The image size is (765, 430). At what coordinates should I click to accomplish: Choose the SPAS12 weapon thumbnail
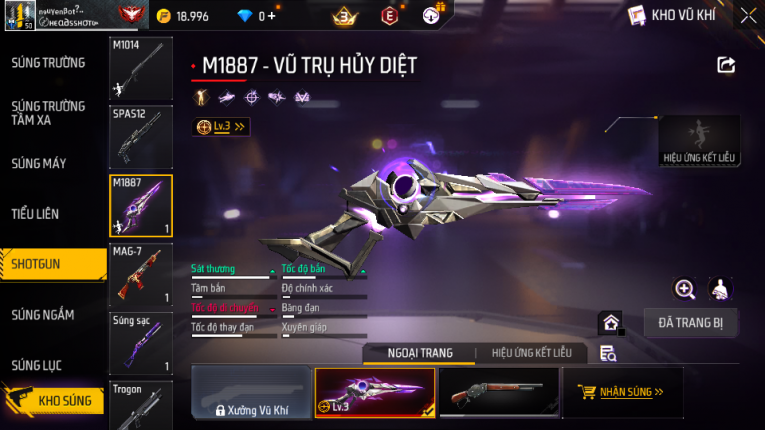(140, 138)
